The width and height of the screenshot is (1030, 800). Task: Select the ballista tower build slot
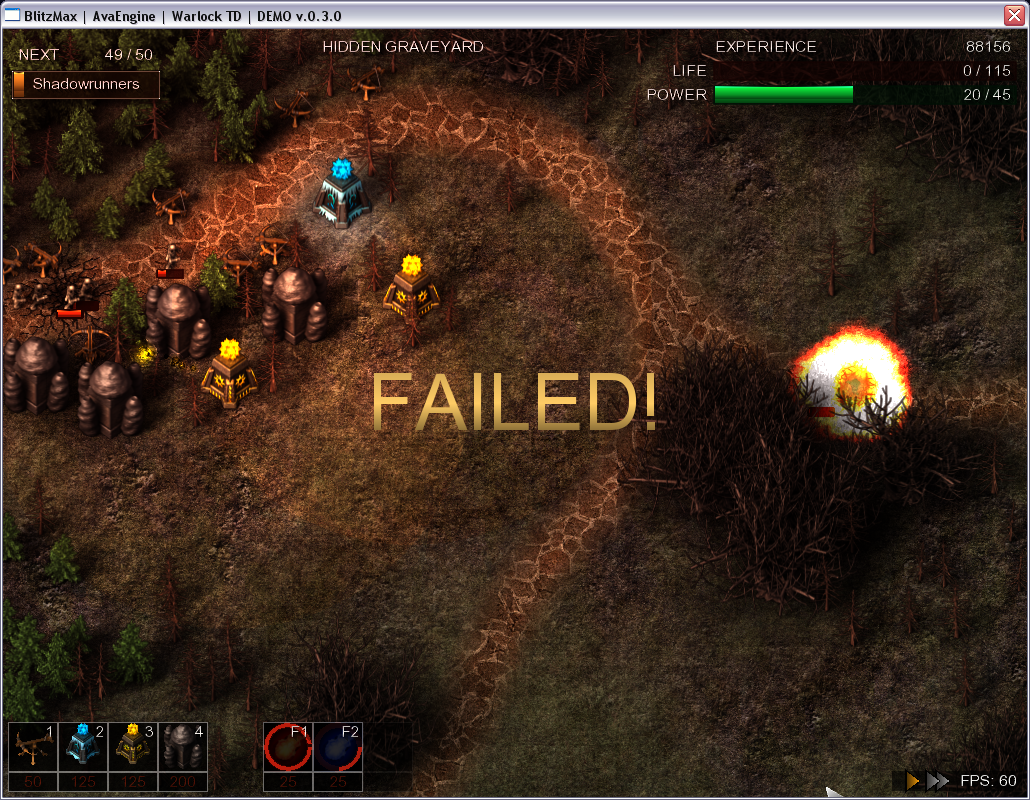[x=33, y=747]
